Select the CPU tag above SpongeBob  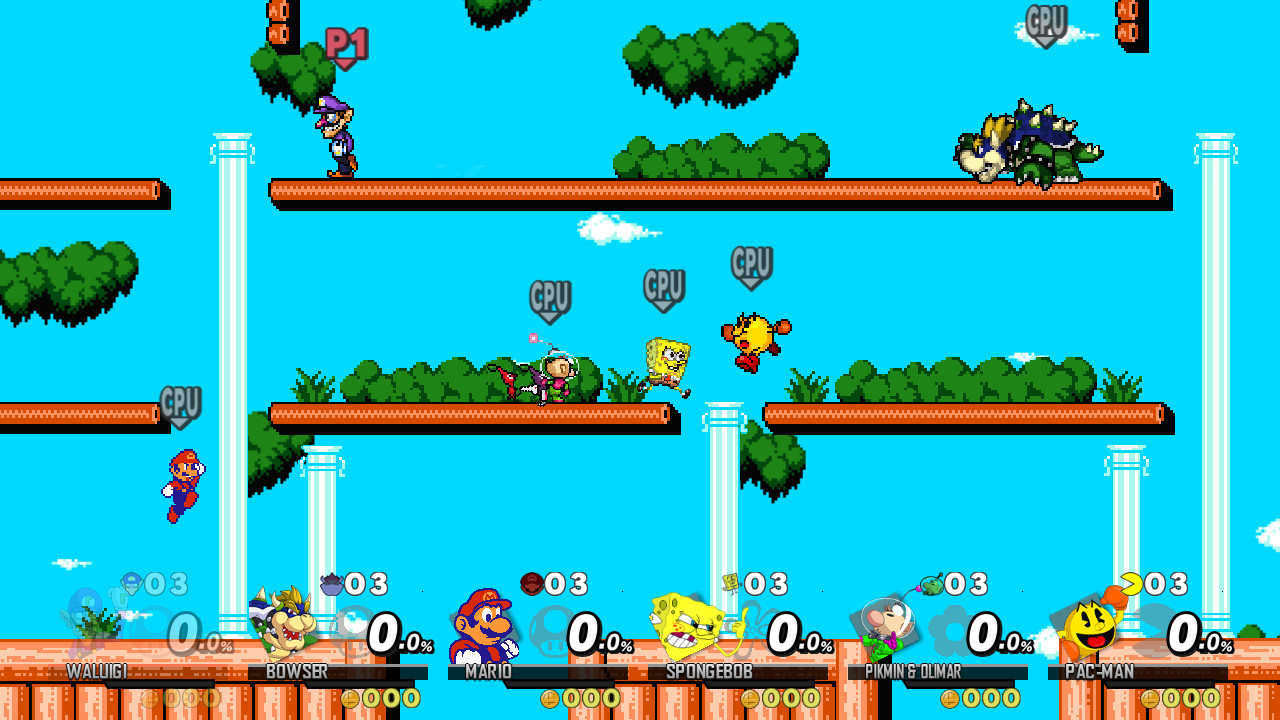click(663, 287)
